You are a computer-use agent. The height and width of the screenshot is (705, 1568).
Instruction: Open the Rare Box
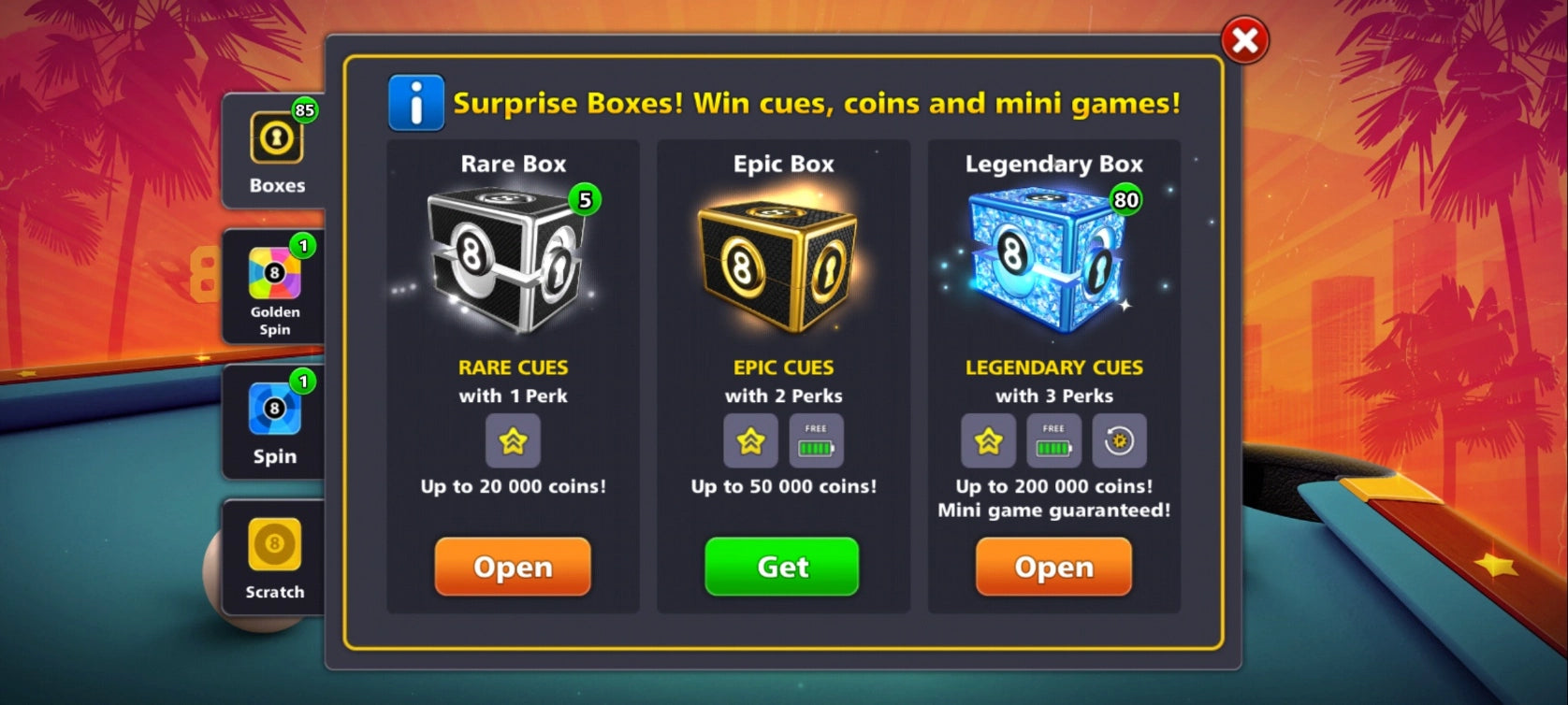coord(513,567)
